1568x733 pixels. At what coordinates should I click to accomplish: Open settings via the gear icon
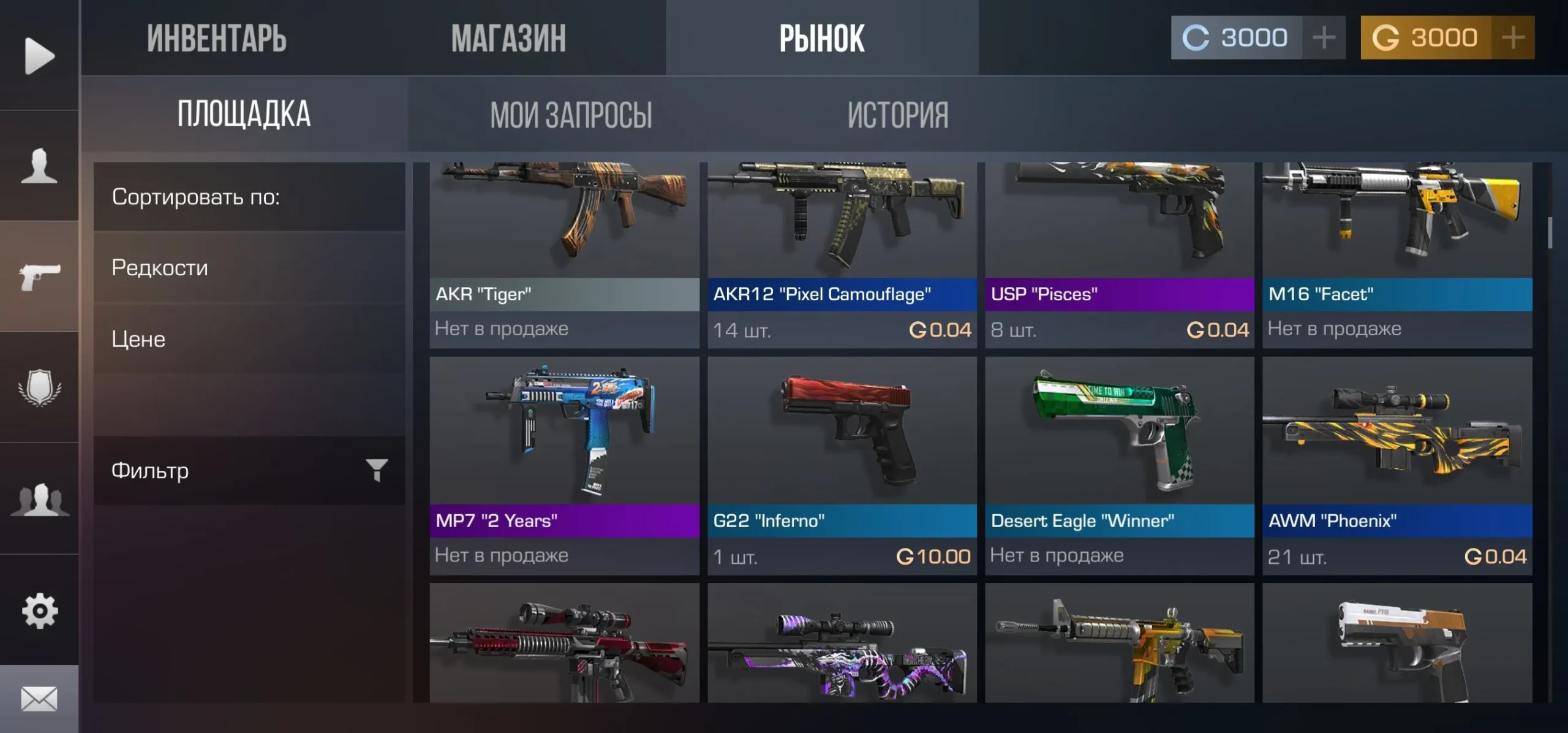point(39,610)
